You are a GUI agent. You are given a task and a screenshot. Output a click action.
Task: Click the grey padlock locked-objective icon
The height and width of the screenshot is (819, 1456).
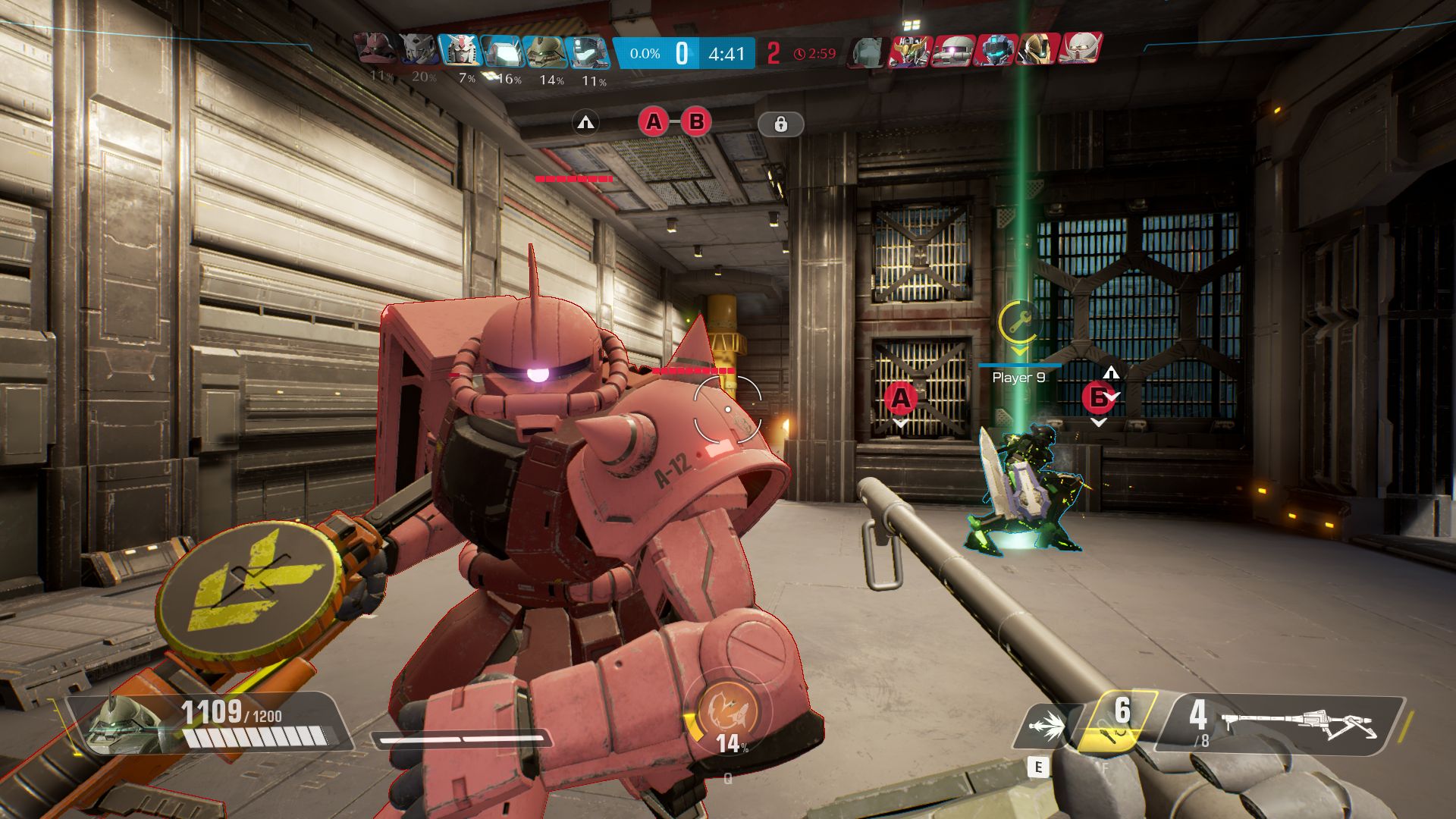pos(780,124)
